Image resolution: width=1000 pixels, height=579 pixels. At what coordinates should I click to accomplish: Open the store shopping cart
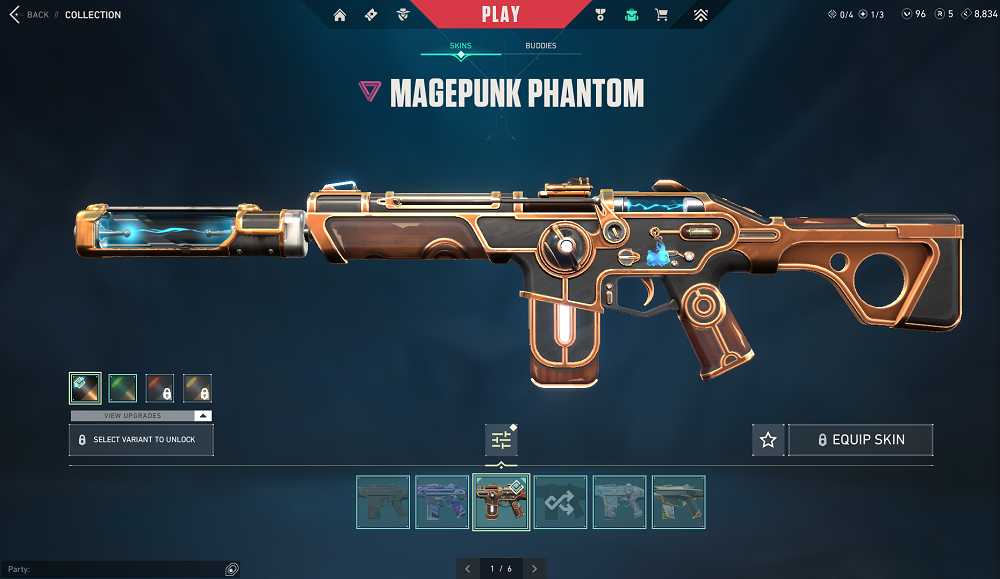(661, 15)
